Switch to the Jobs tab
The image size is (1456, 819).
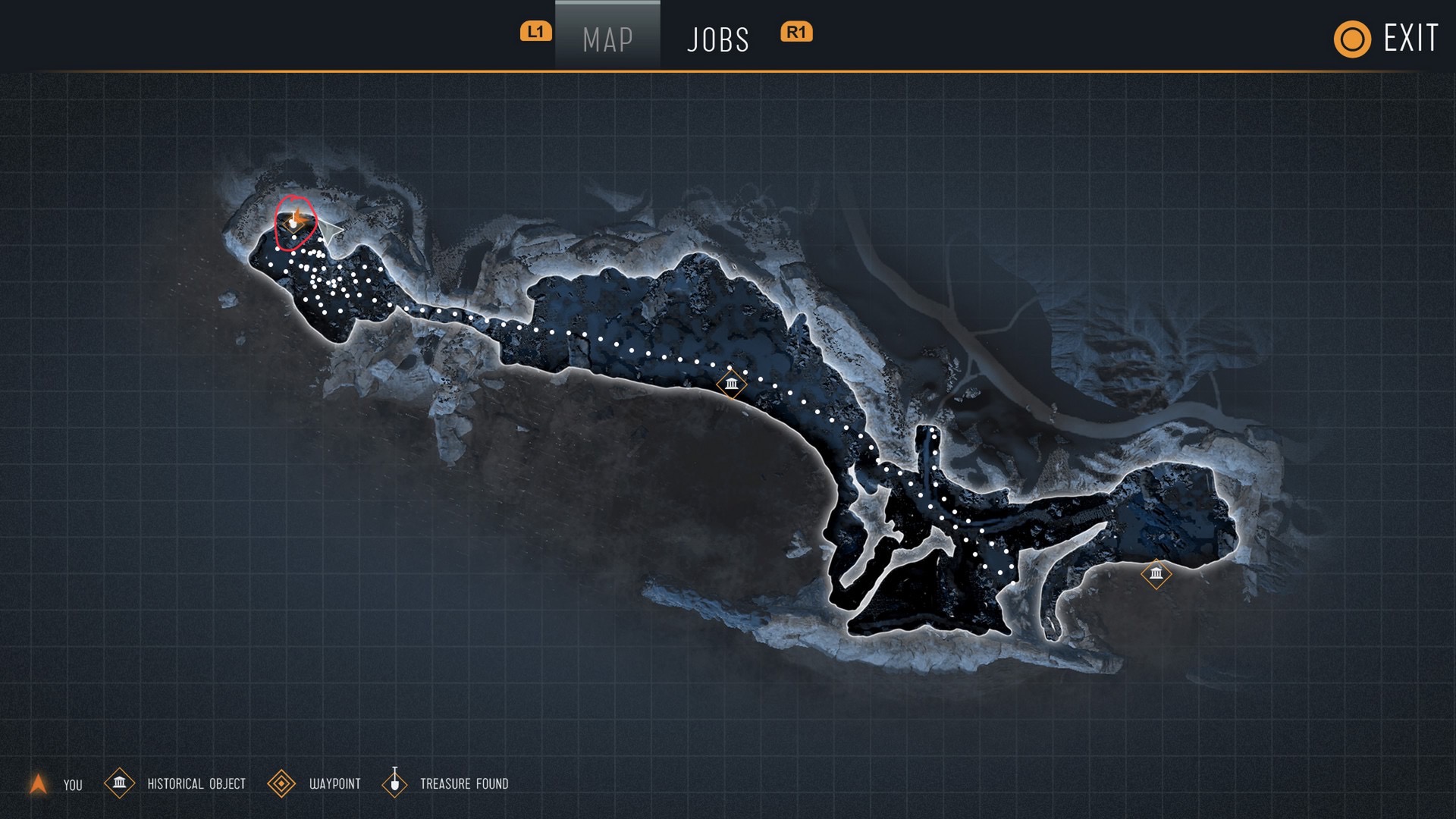click(717, 39)
